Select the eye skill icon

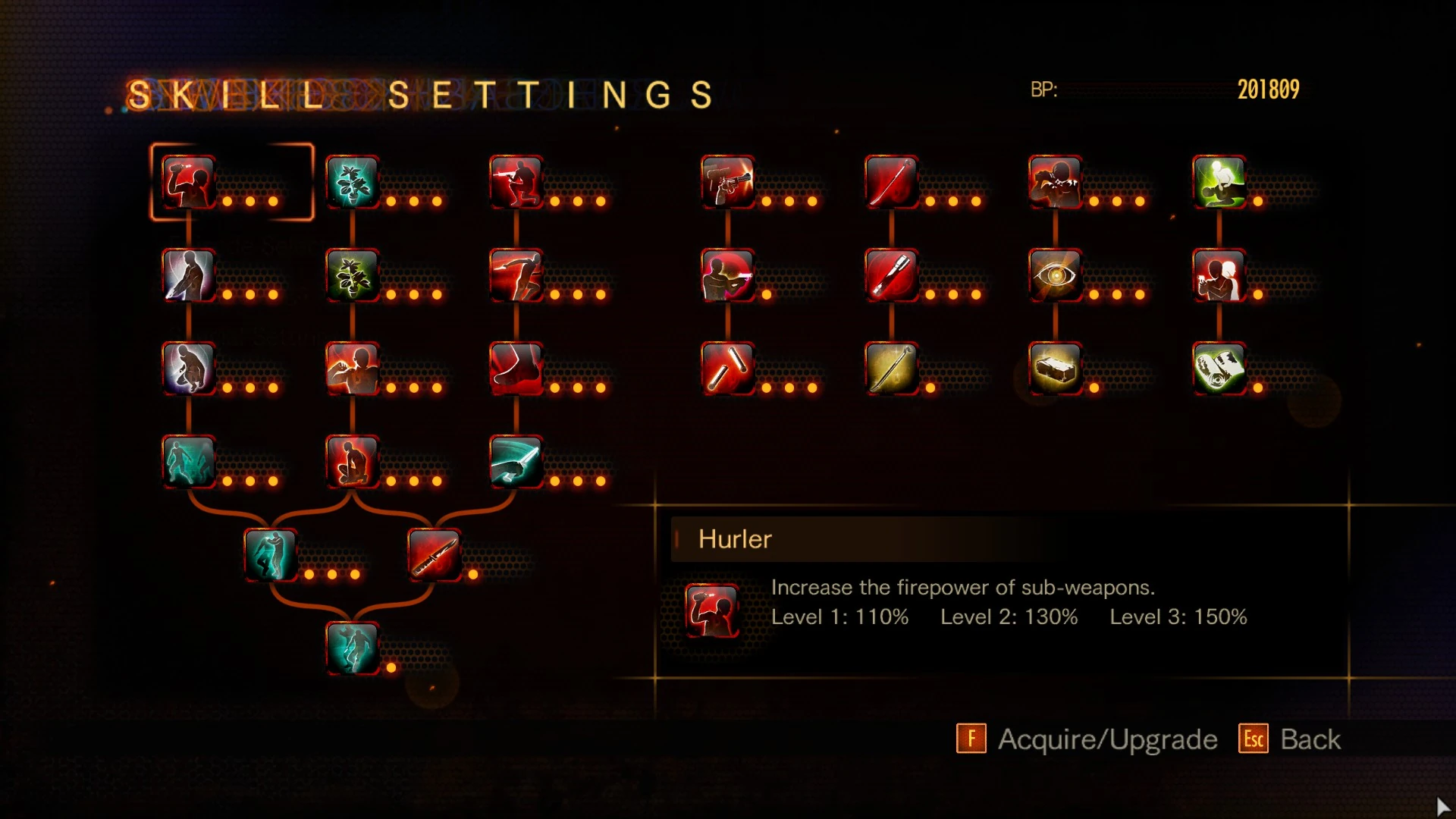[1055, 275]
